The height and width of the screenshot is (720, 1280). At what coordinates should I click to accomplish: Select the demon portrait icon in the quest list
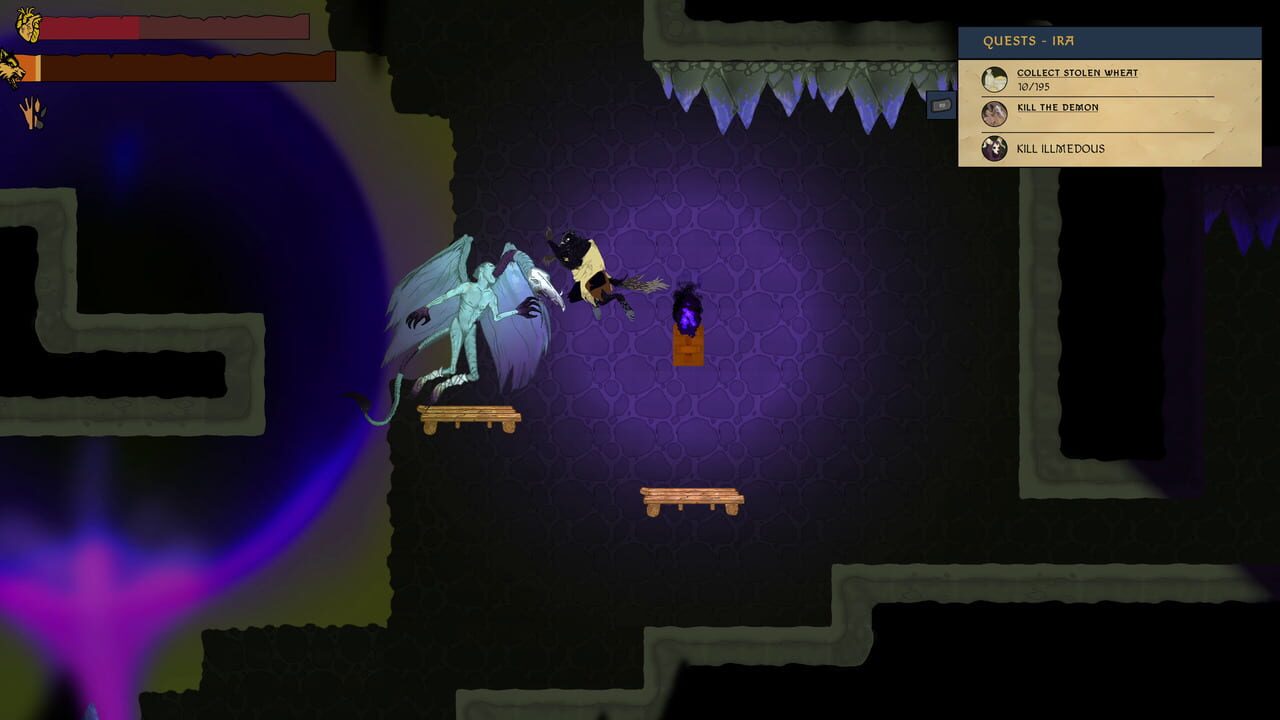pyautogui.click(x=995, y=113)
